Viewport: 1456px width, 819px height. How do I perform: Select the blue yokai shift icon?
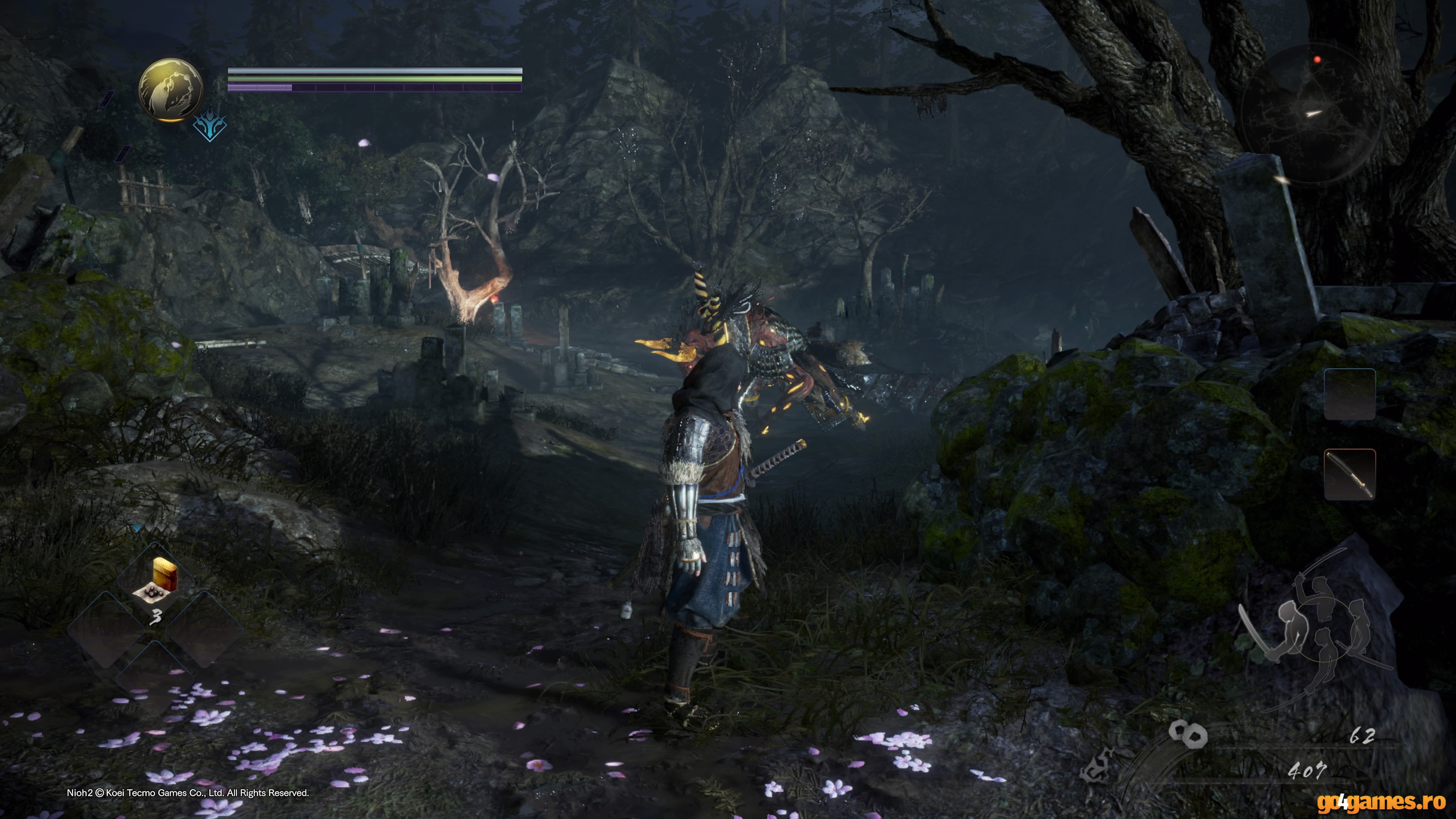[210, 126]
